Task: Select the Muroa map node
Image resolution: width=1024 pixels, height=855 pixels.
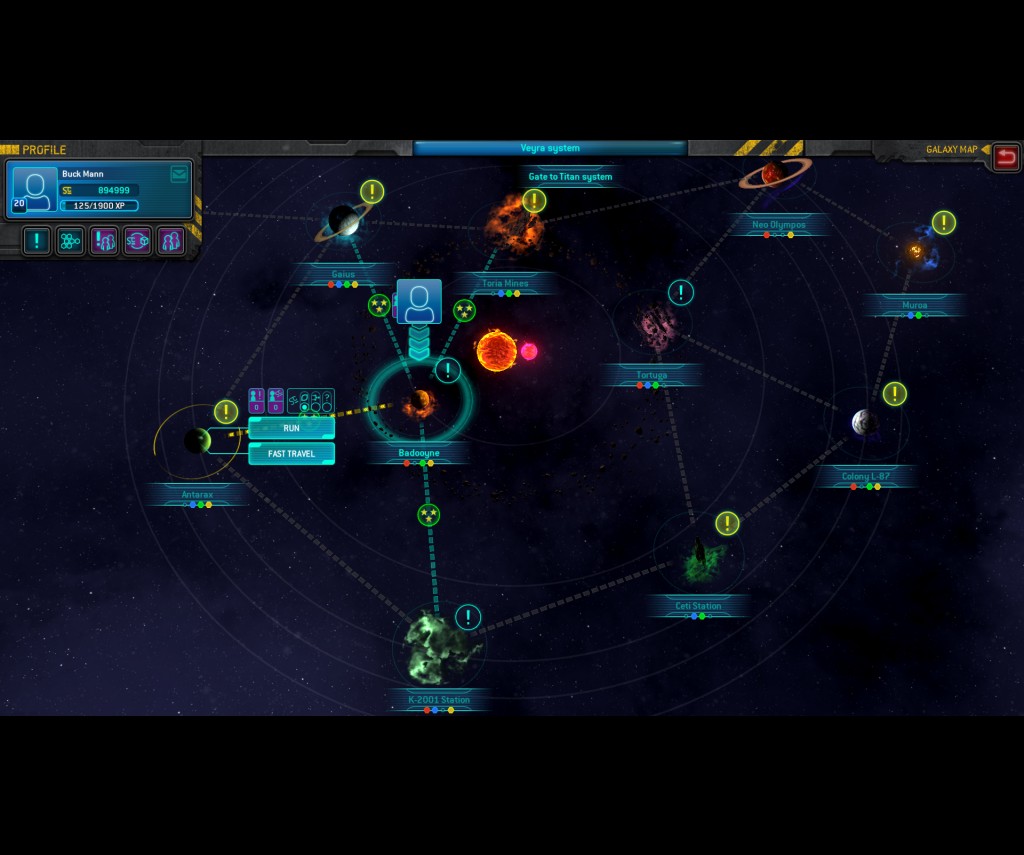Action: (x=915, y=252)
